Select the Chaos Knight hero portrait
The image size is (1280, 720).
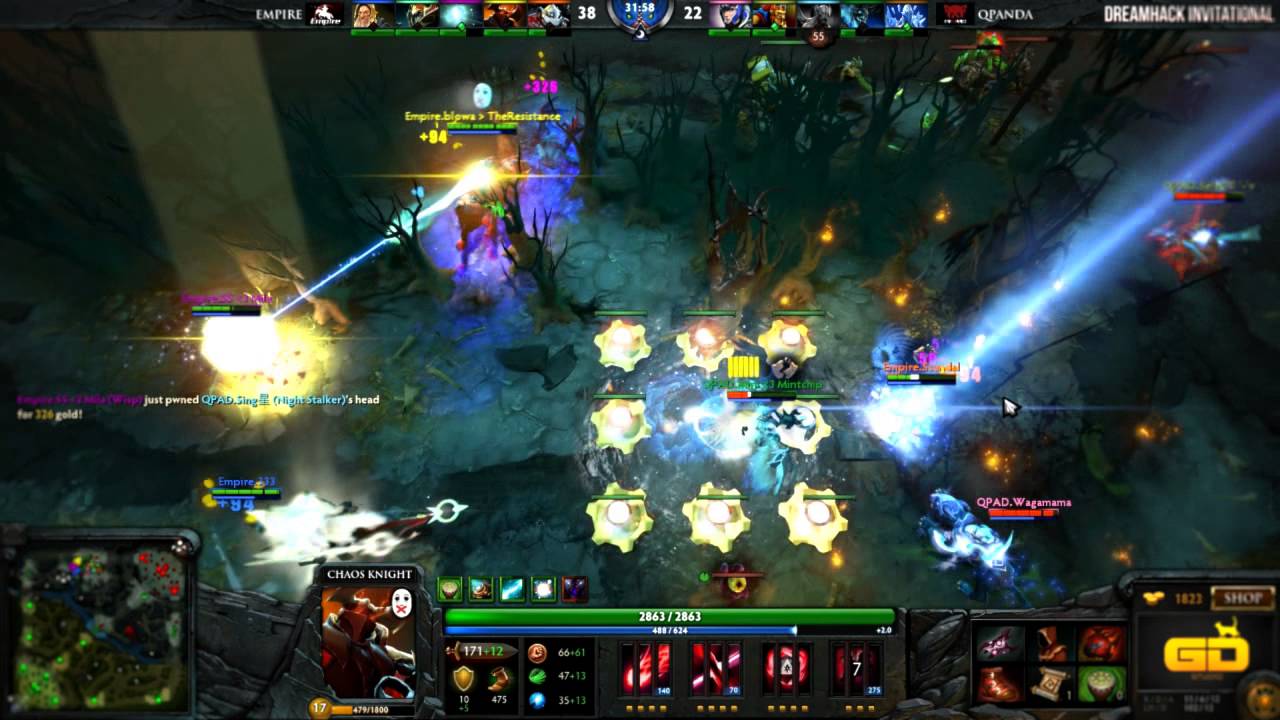(367, 641)
